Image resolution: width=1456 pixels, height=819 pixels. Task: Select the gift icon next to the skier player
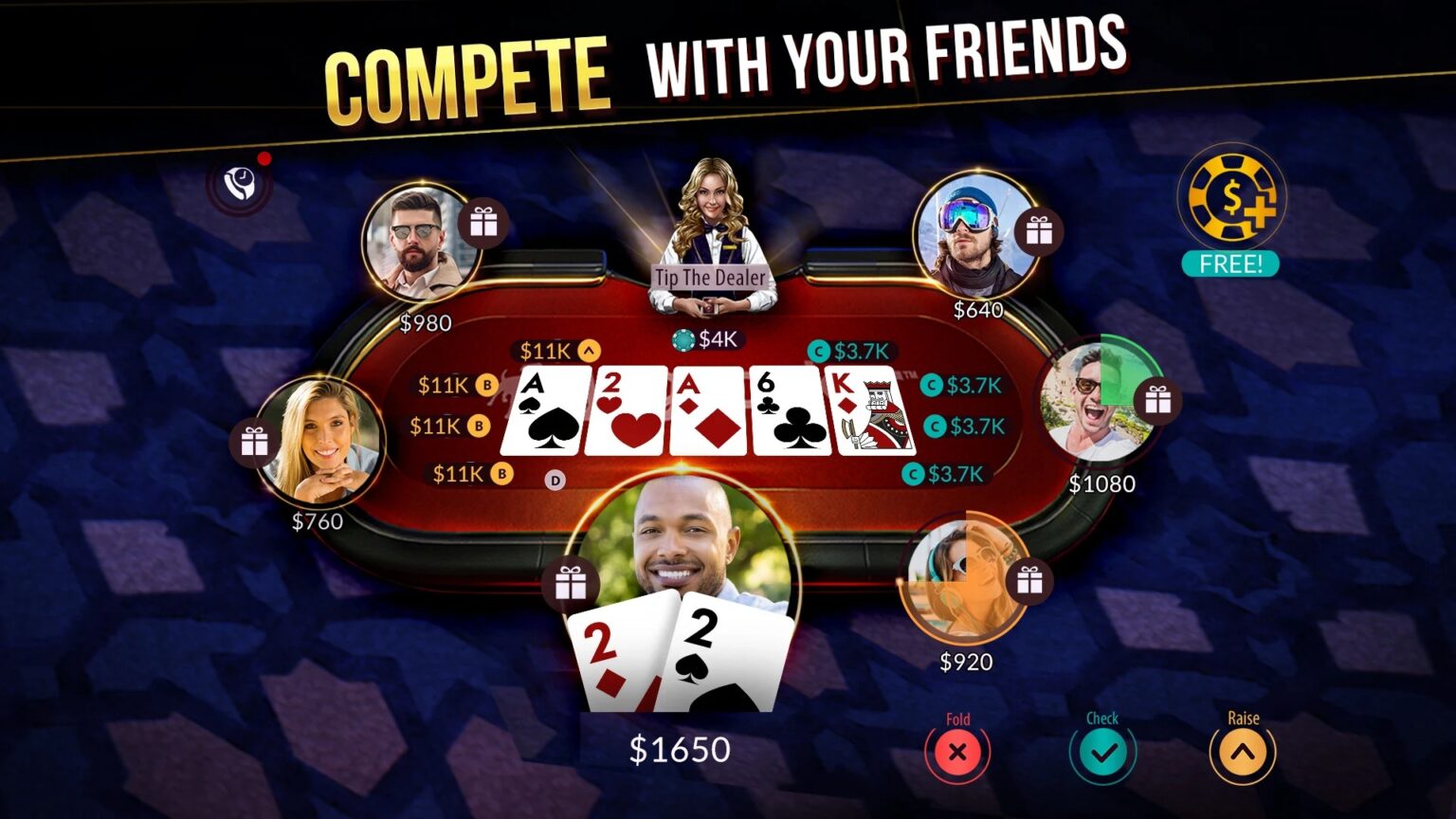[1039, 230]
